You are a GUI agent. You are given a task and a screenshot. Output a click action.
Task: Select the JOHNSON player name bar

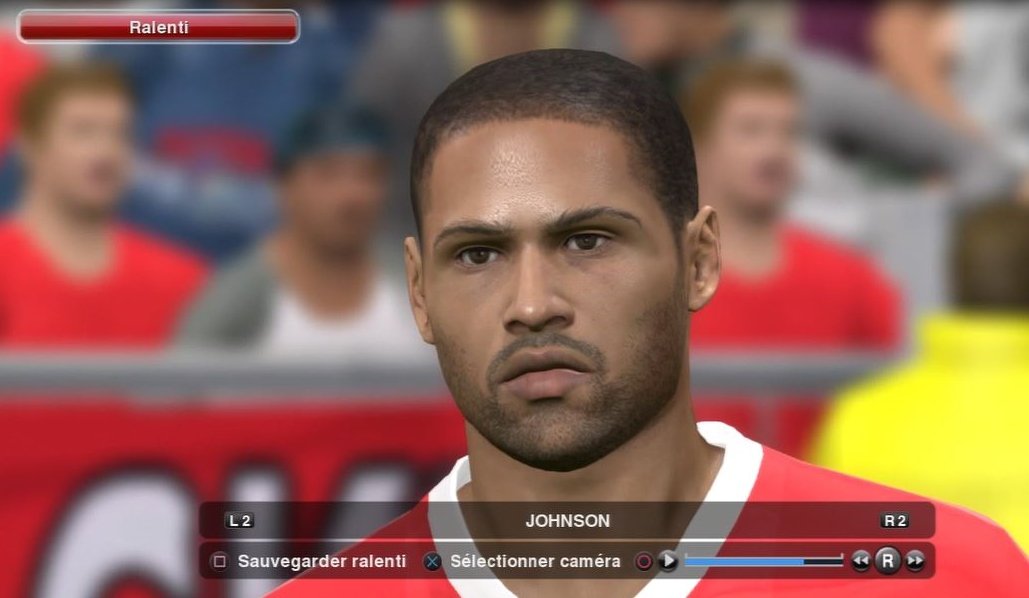click(567, 521)
